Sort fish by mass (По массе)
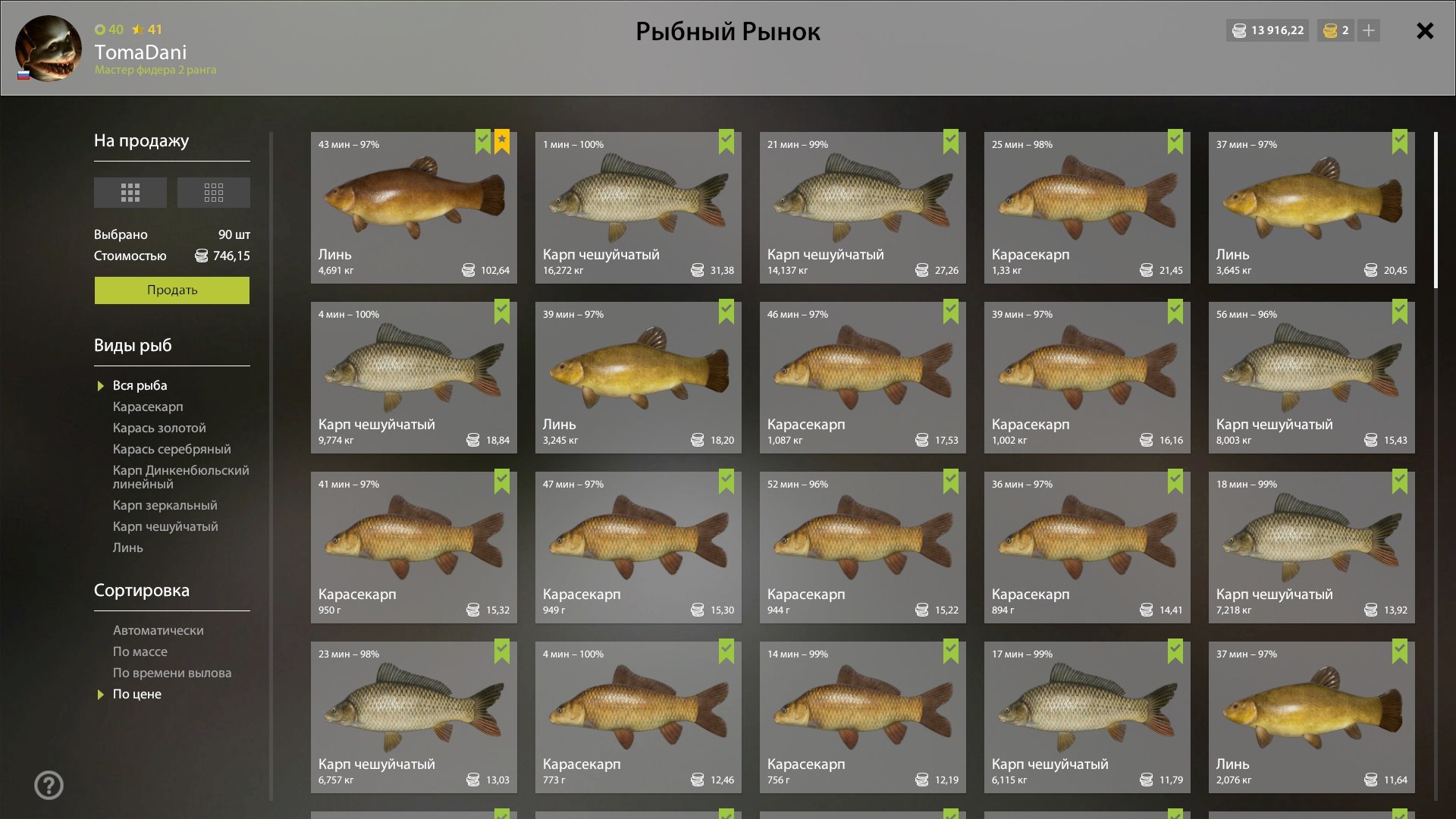 (140, 651)
